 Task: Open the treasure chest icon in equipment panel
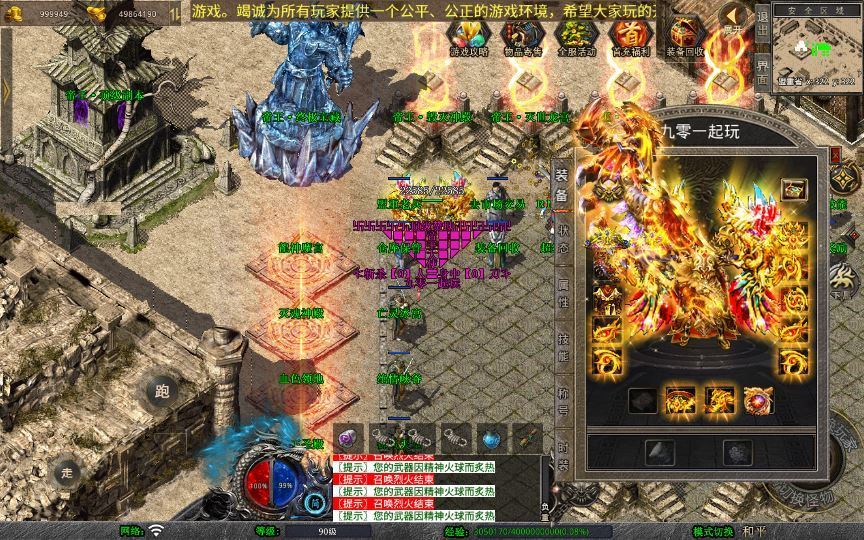(795, 189)
